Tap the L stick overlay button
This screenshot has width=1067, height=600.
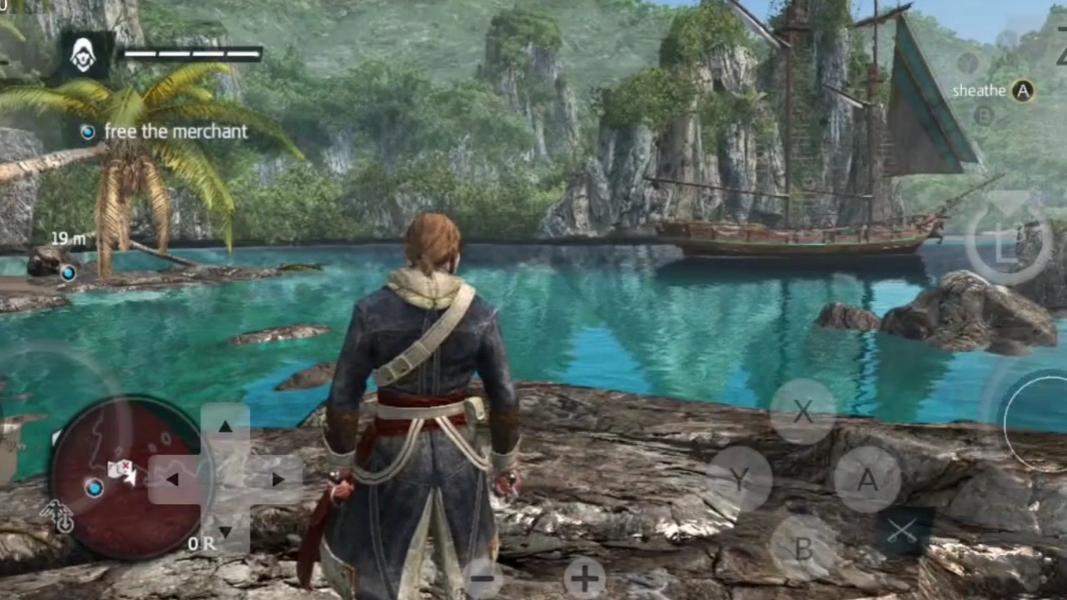click(x=1007, y=244)
